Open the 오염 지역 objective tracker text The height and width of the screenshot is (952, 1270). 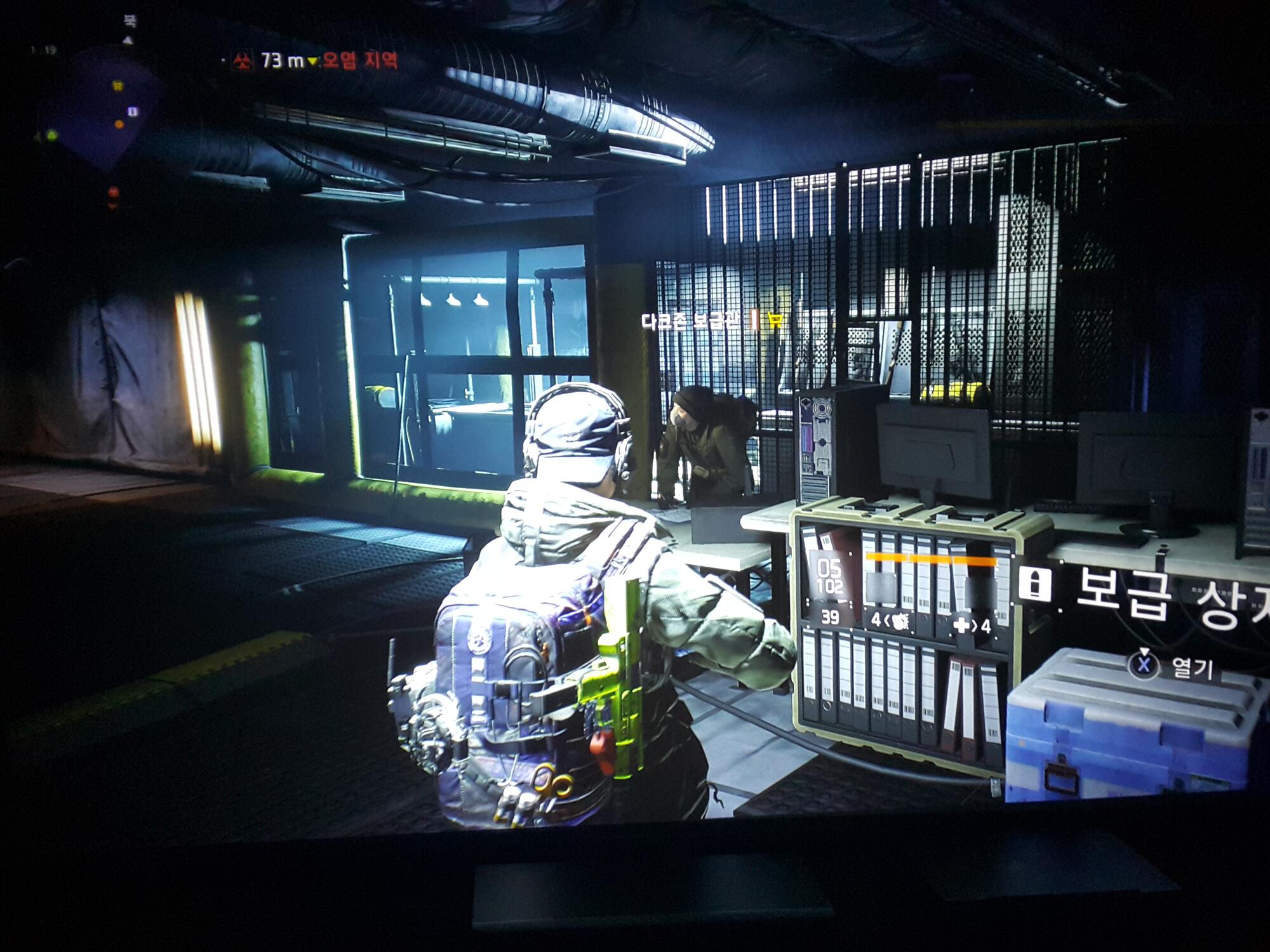(360, 61)
